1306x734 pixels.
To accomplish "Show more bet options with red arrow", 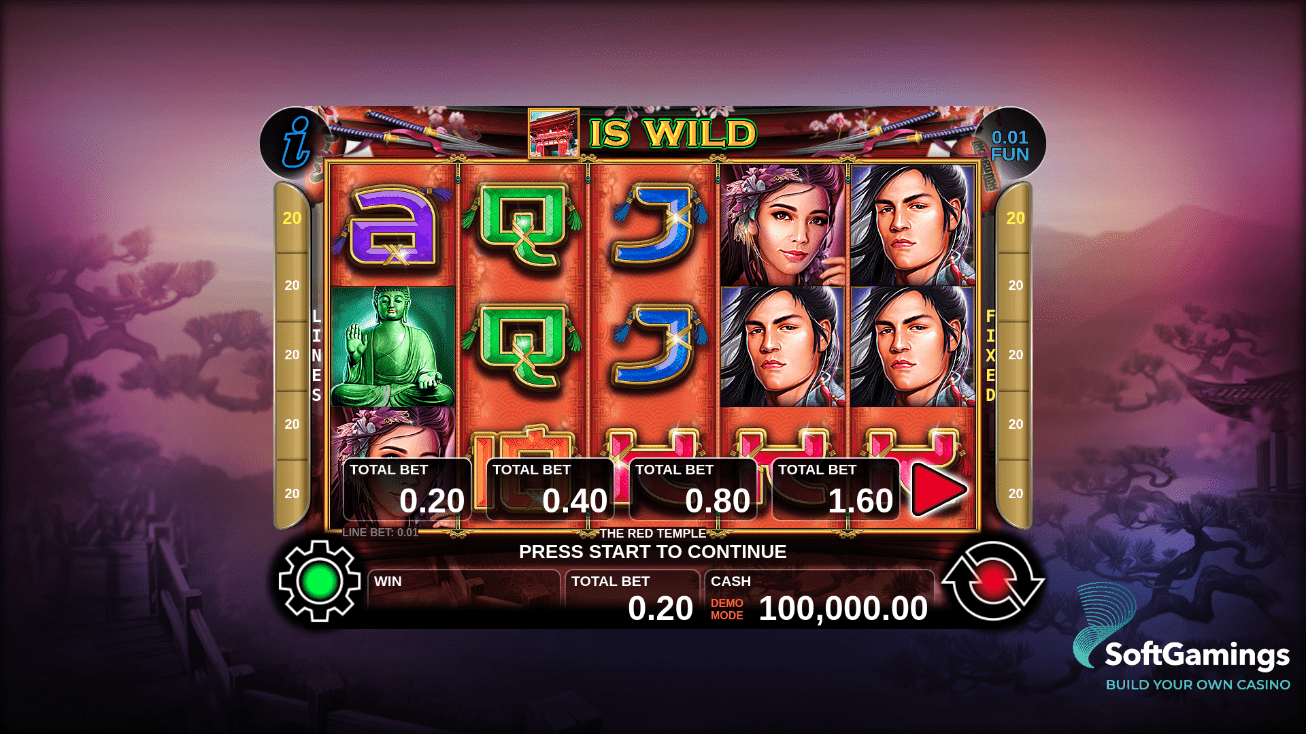I will 938,490.
